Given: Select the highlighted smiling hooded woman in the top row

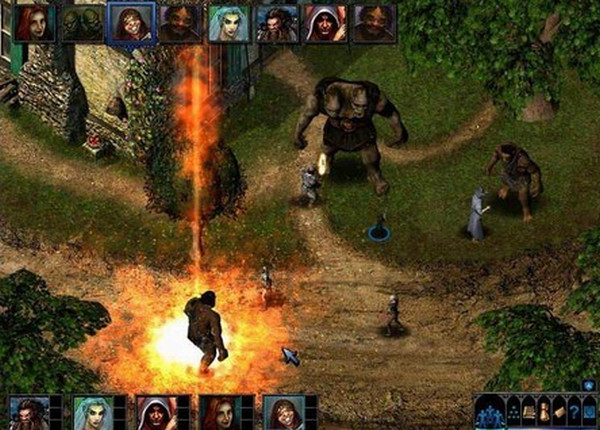Looking at the screenshot, I should tap(131, 23).
